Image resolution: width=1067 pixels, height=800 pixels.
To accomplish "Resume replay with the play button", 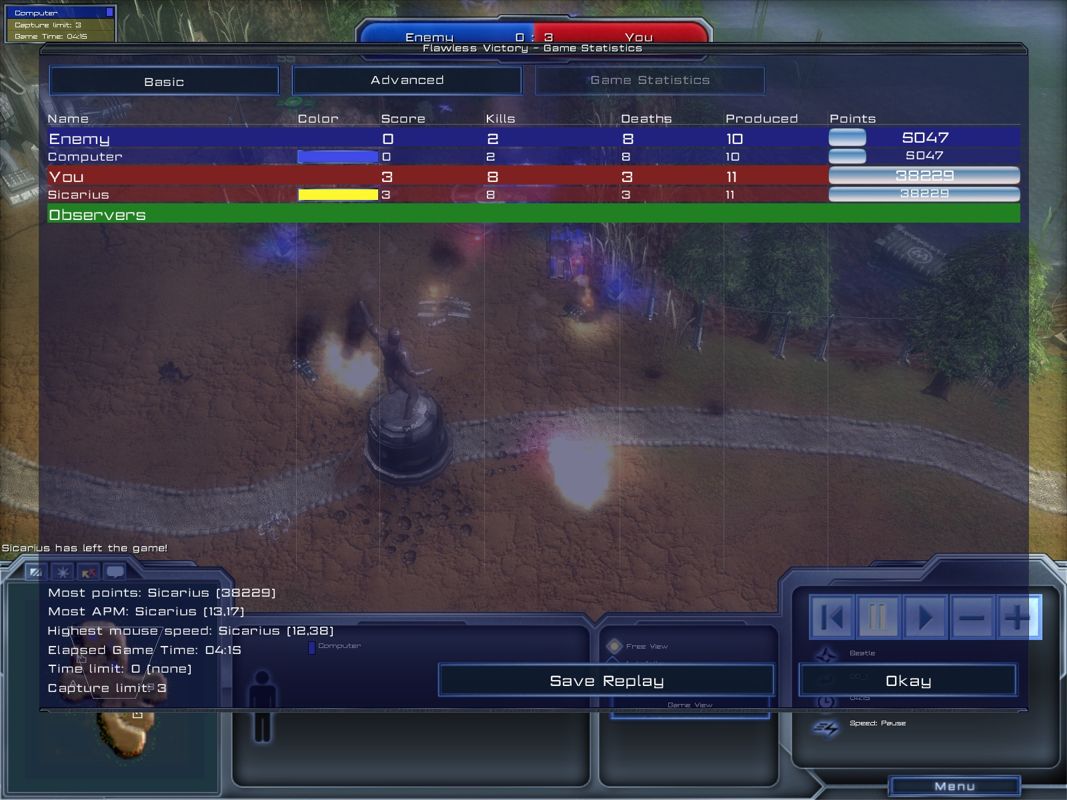I will [x=925, y=618].
